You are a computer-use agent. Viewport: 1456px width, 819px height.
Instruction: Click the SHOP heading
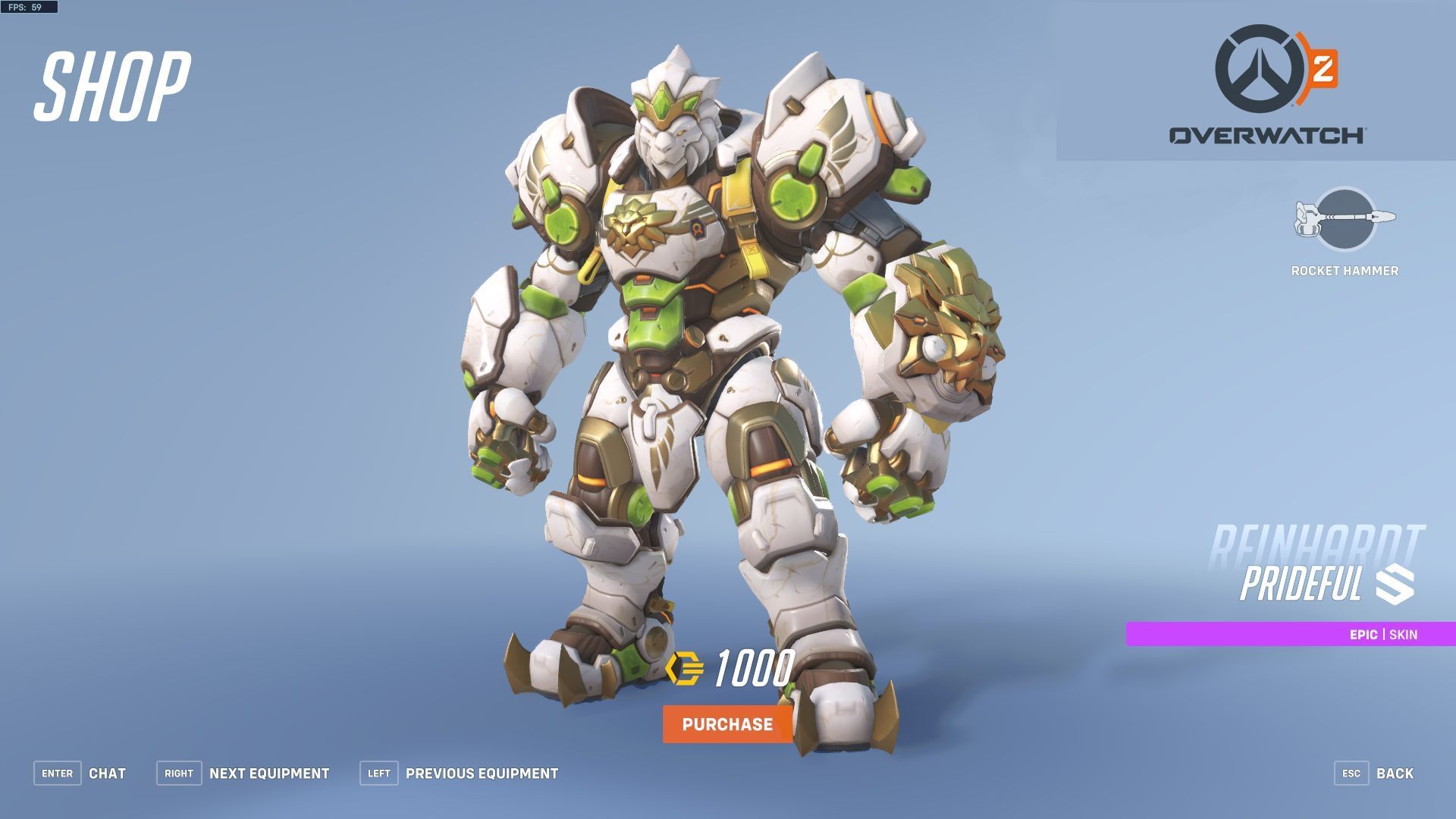pyautogui.click(x=111, y=85)
